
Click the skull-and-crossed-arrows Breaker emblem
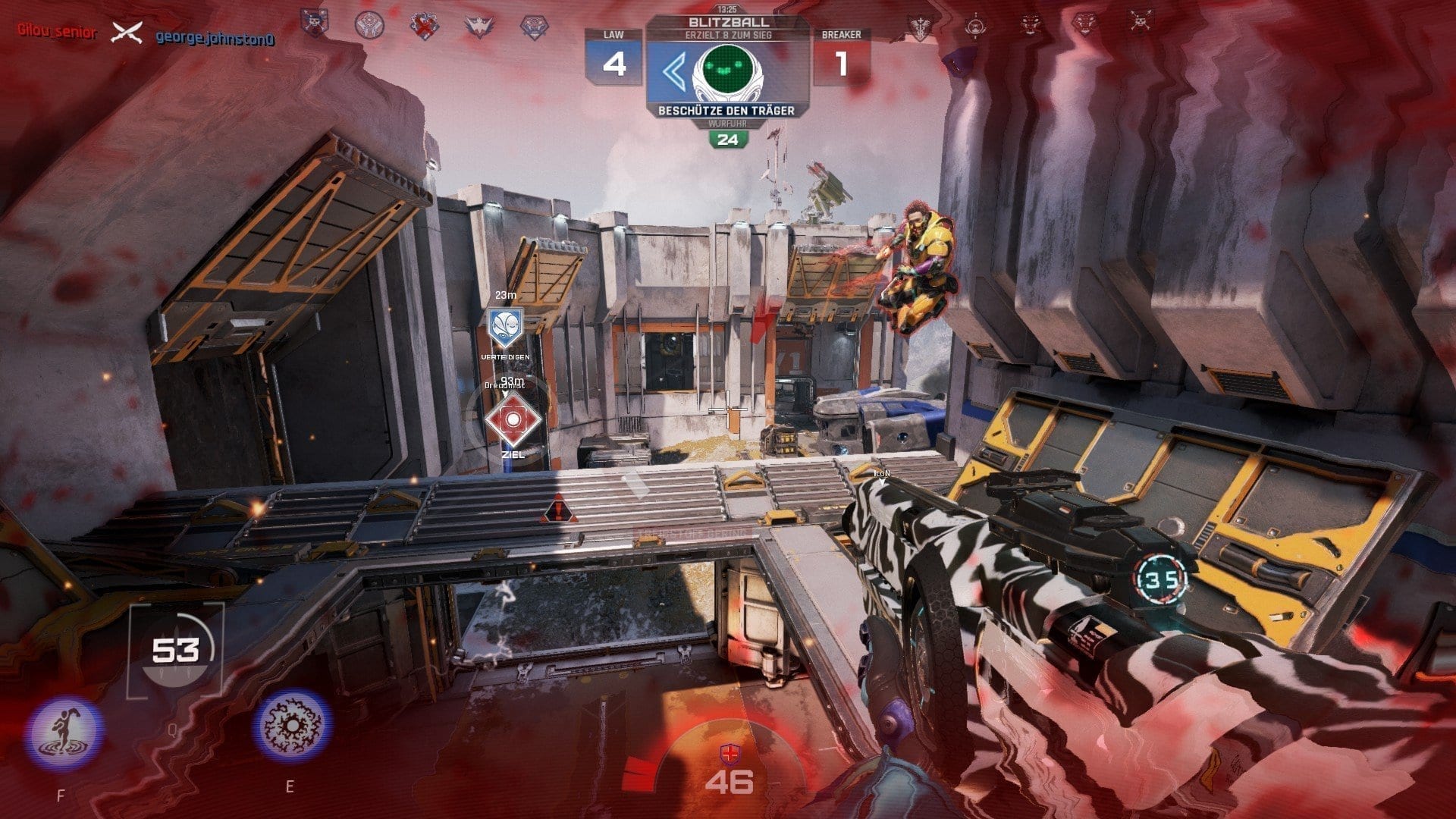[1139, 21]
